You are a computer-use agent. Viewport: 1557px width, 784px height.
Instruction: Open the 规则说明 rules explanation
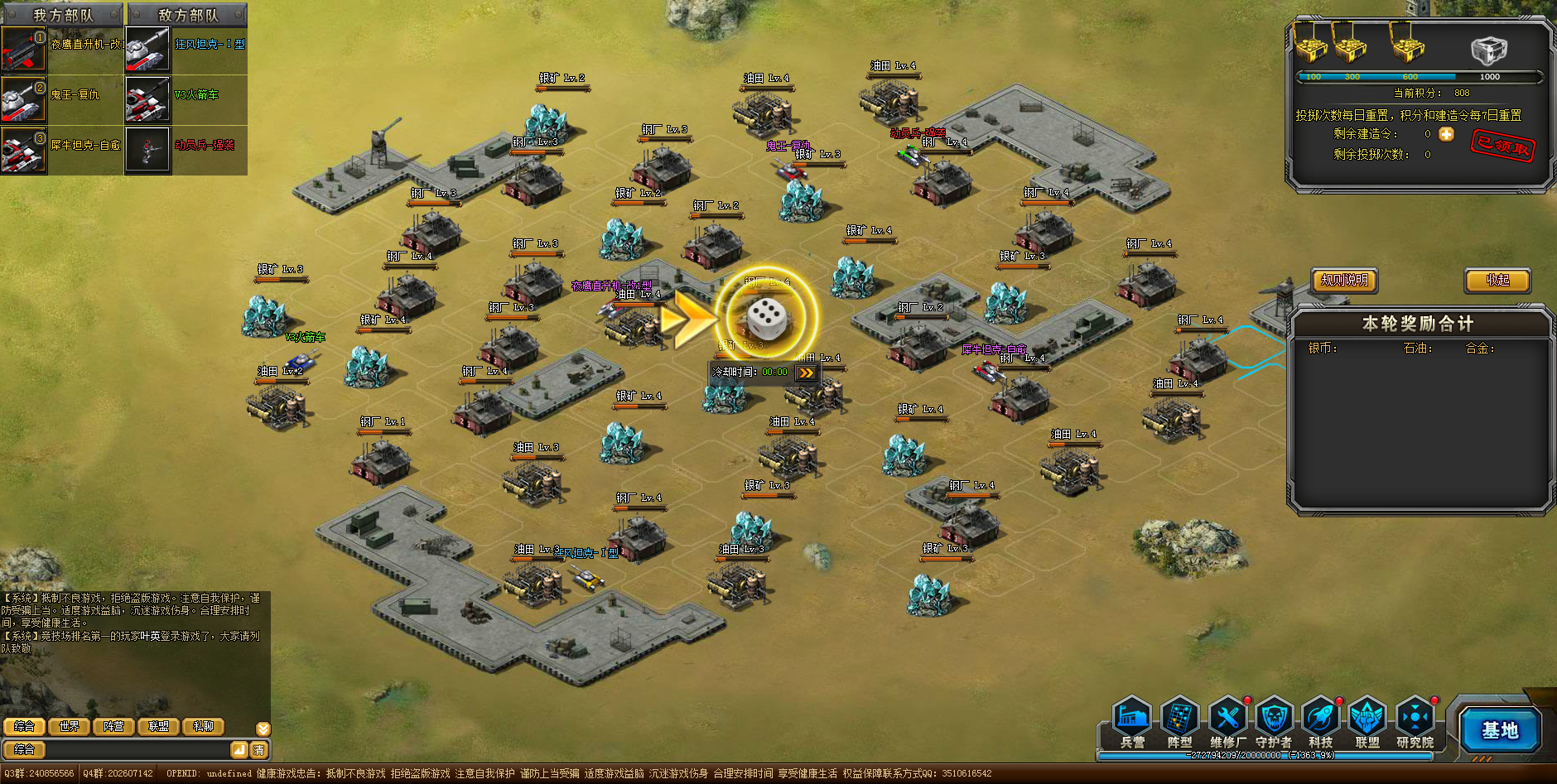coord(1344,281)
